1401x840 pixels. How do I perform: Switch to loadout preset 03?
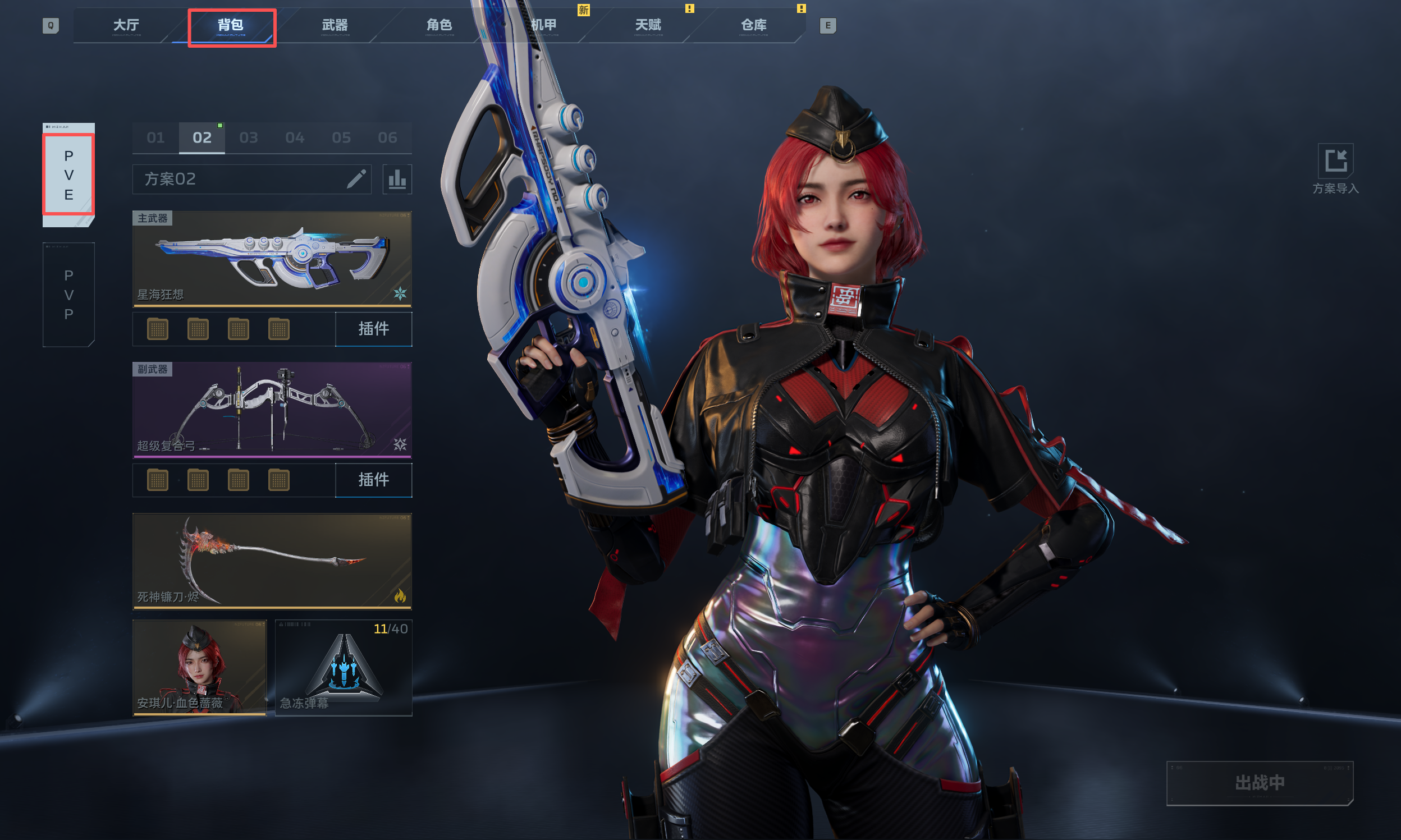click(x=249, y=137)
